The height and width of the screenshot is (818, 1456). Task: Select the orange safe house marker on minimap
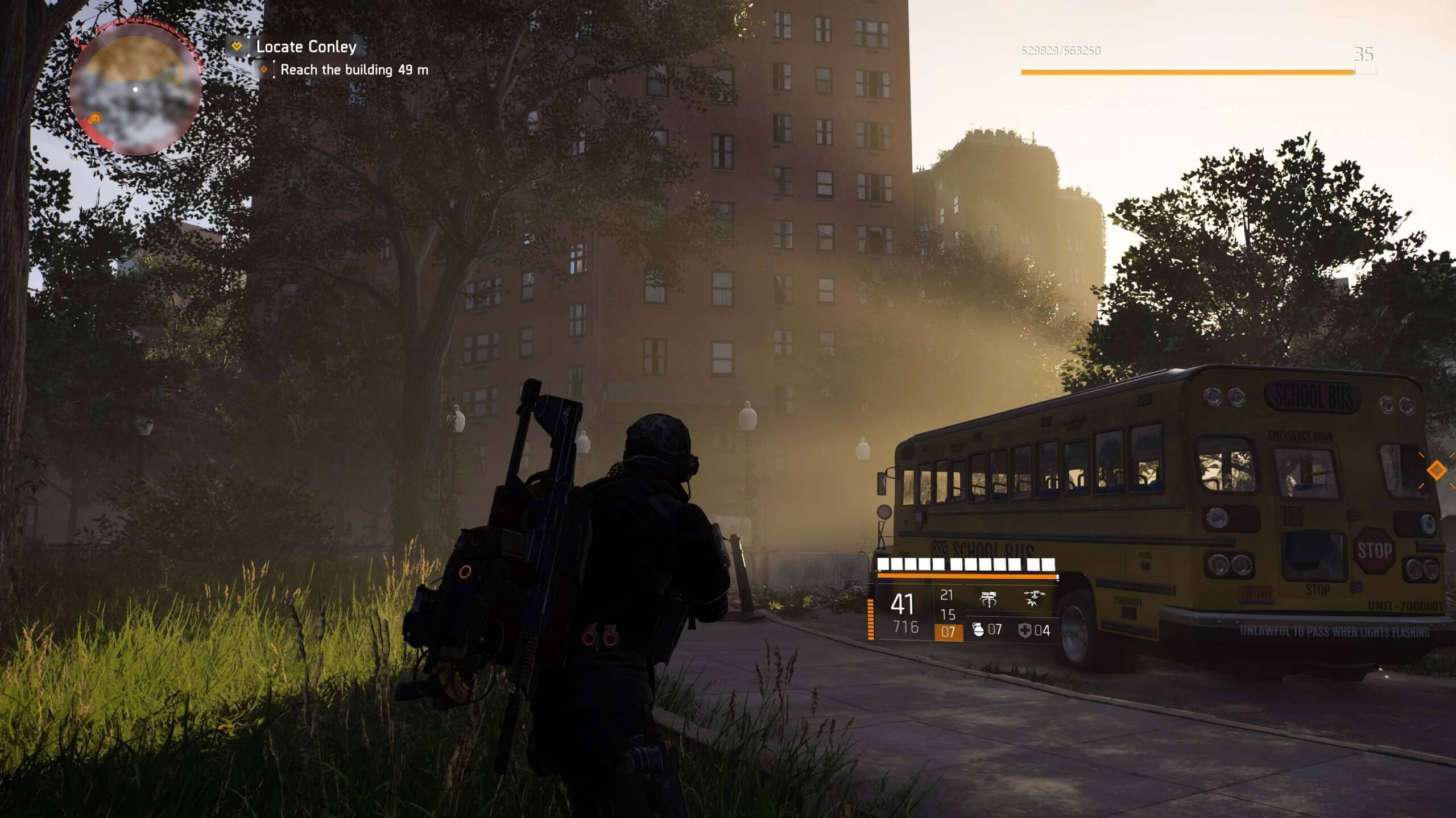[95, 118]
